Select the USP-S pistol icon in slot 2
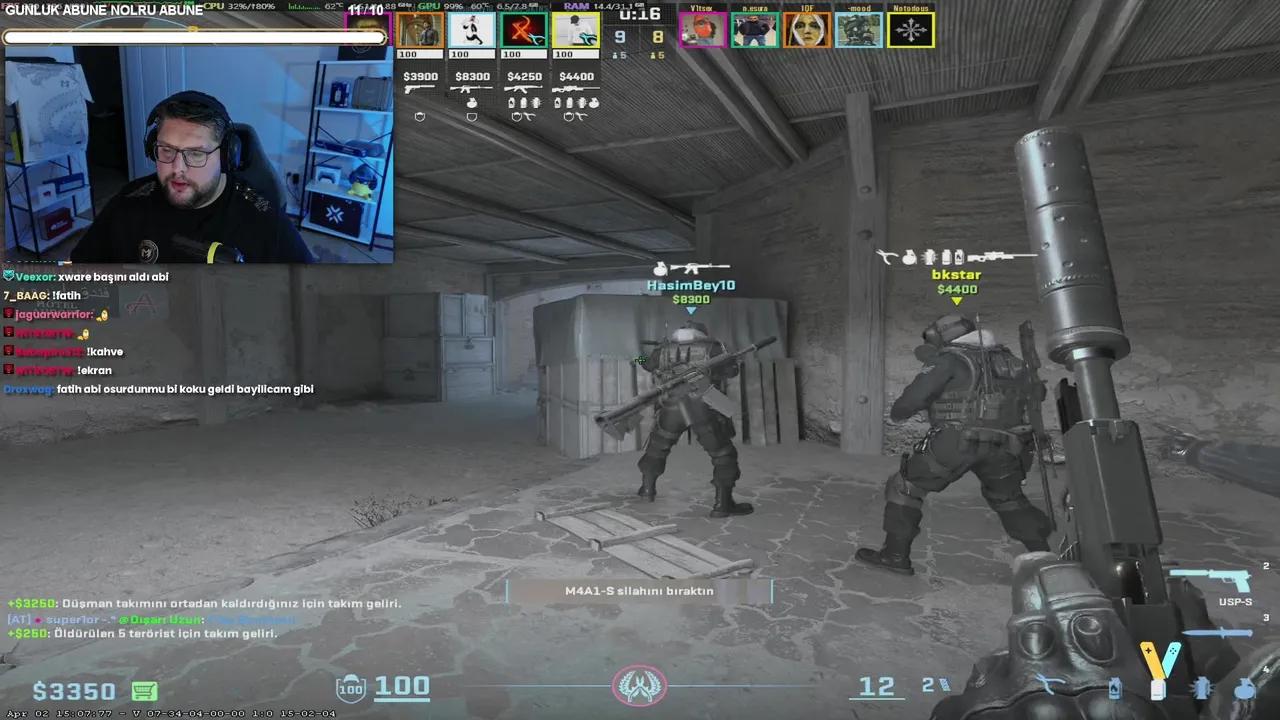Screen dimensions: 1280x720 1211,578
